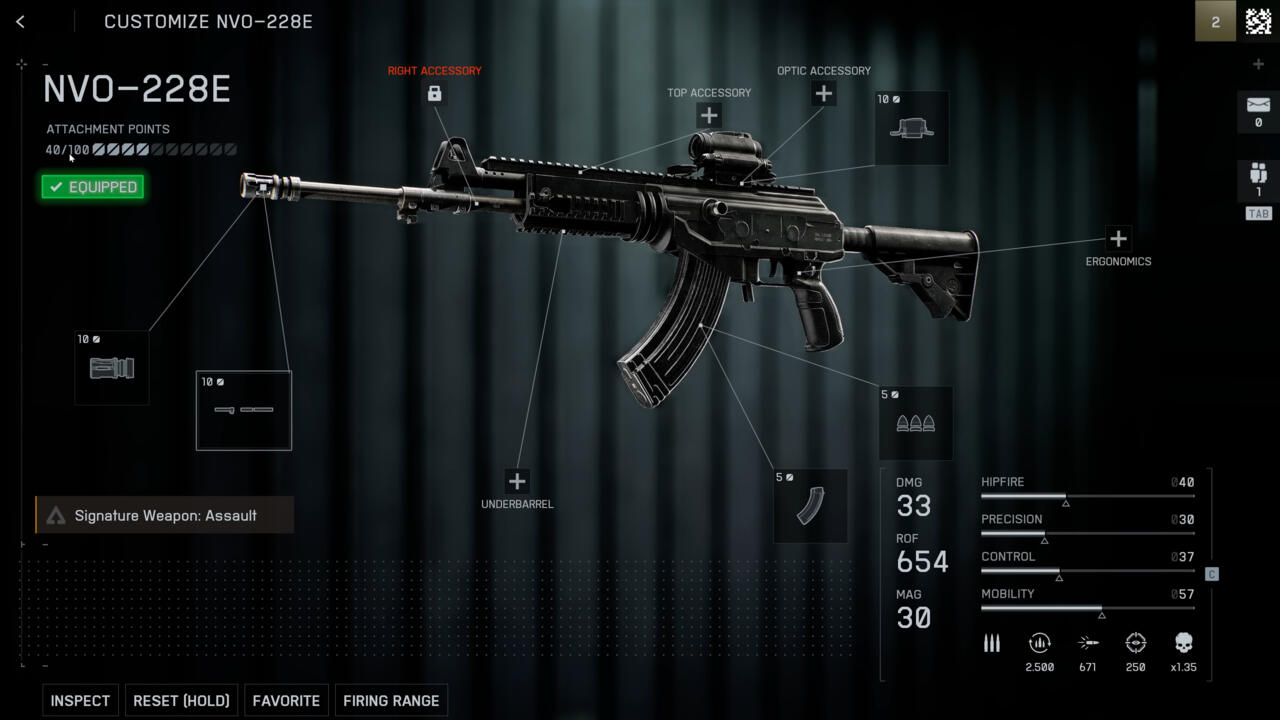Toggle the Equipped status badge
The width and height of the screenshot is (1280, 720).
click(93, 187)
